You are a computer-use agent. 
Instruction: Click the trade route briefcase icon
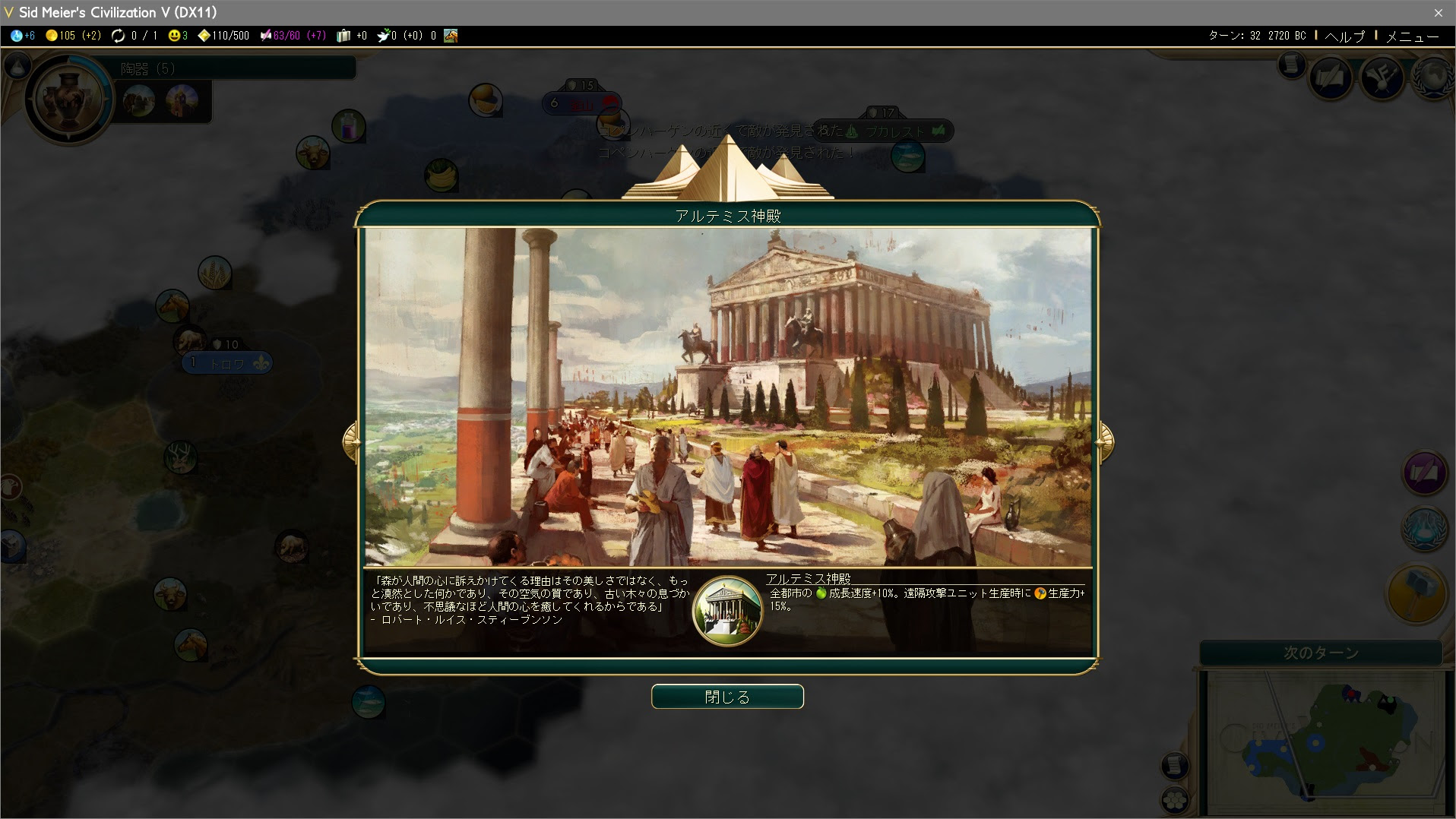[x=343, y=35]
